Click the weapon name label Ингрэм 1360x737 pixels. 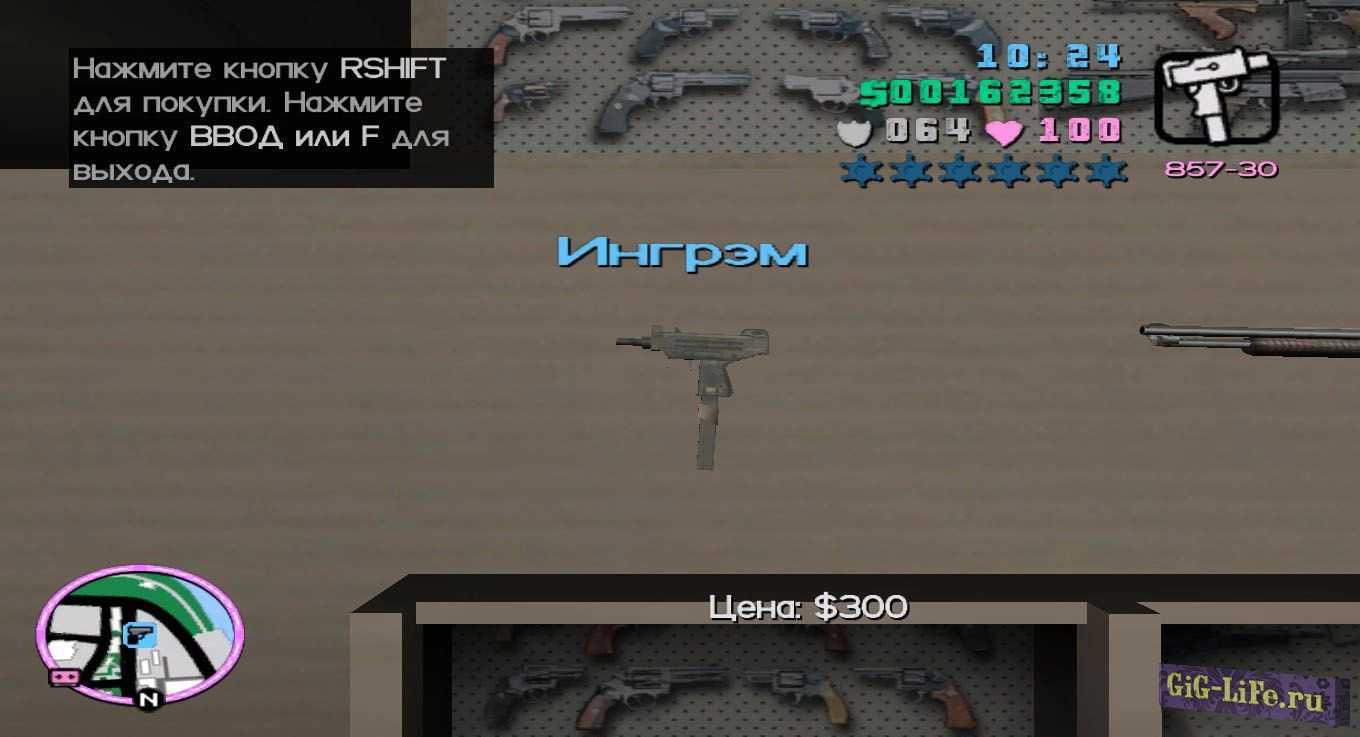tap(682, 252)
